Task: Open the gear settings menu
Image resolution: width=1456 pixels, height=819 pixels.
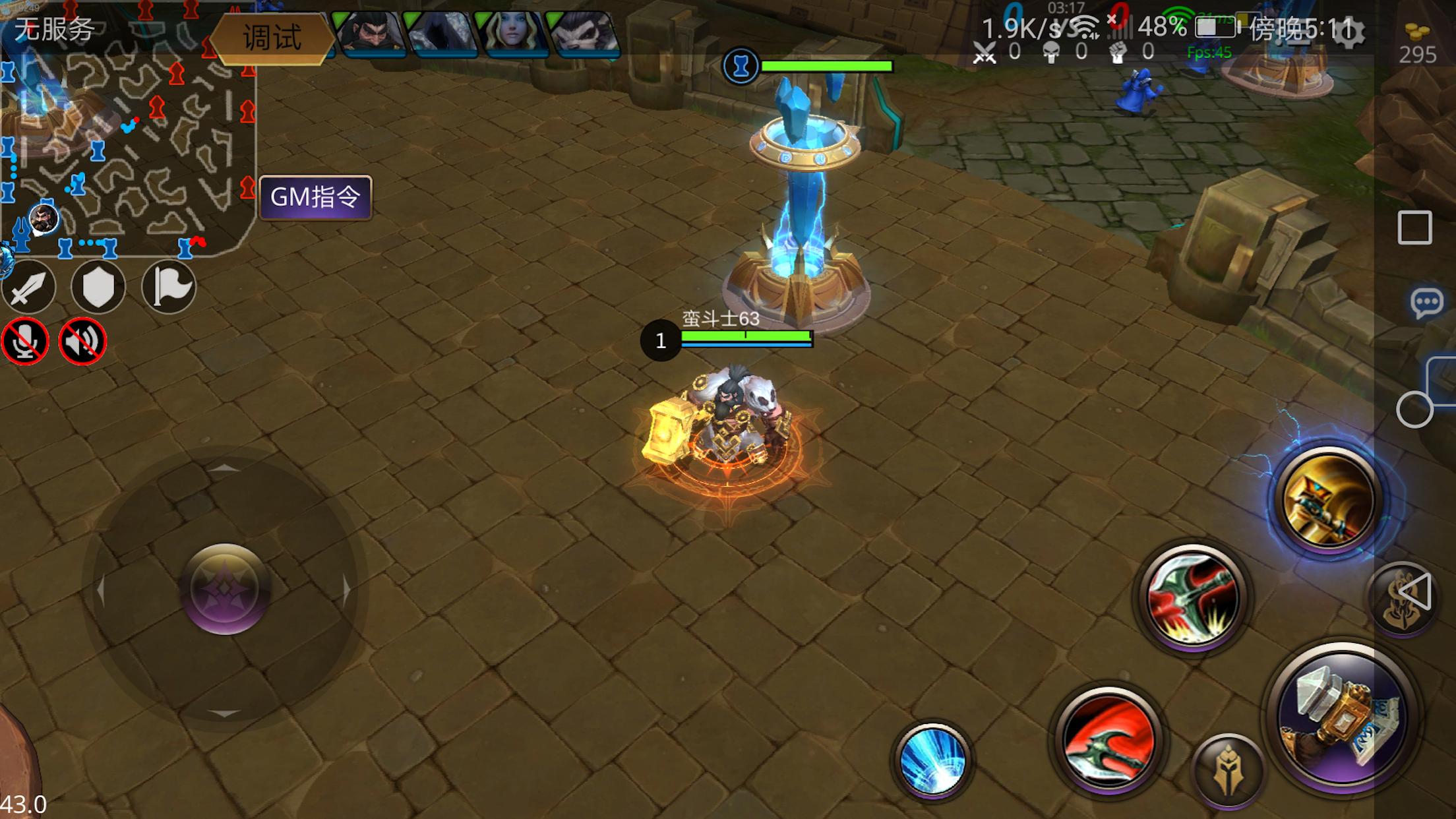Action: click(1348, 31)
